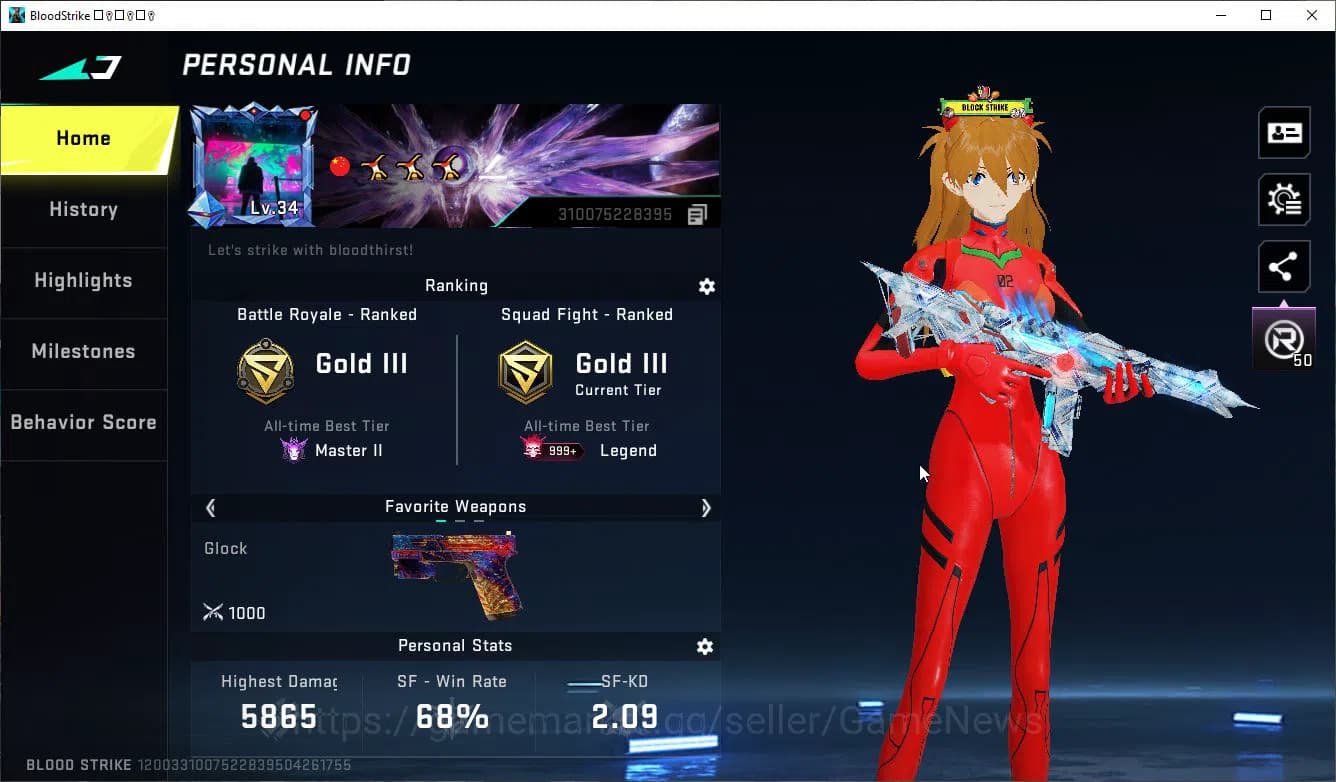Viewport: 1336px width, 782px height.
Task: Click the right arrow in Favorite Weapons
Action: (x=705, y=507)
